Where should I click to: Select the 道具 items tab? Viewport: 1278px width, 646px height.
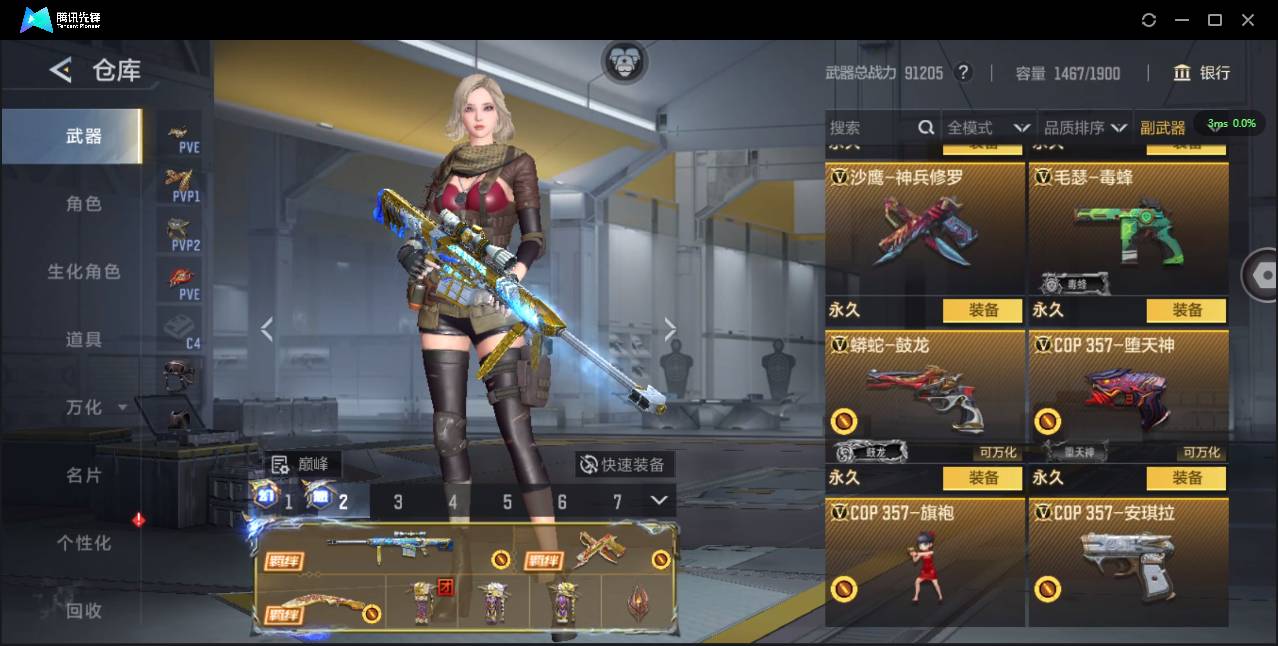tap(84, 340)
